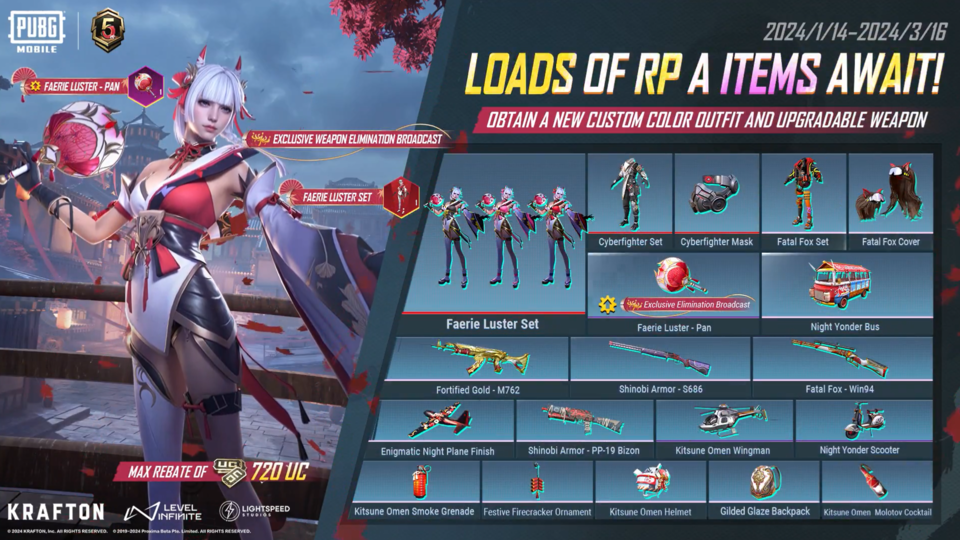View the Fatal Fox Cover item
Image resolution: width=960 pixels, height=540 pixels.
pos(890,201)
